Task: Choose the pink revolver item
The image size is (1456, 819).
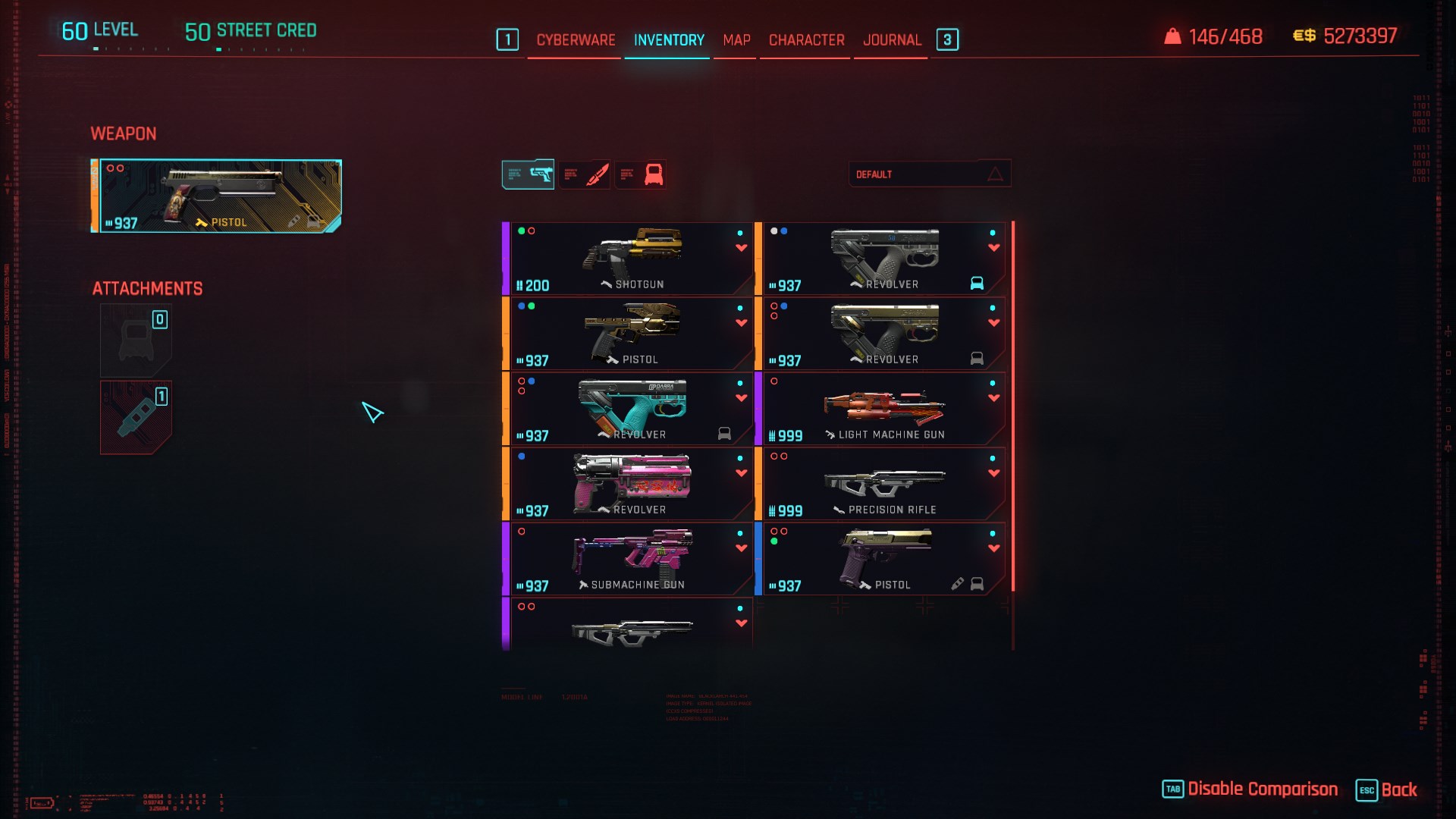Action: [629, 484]
